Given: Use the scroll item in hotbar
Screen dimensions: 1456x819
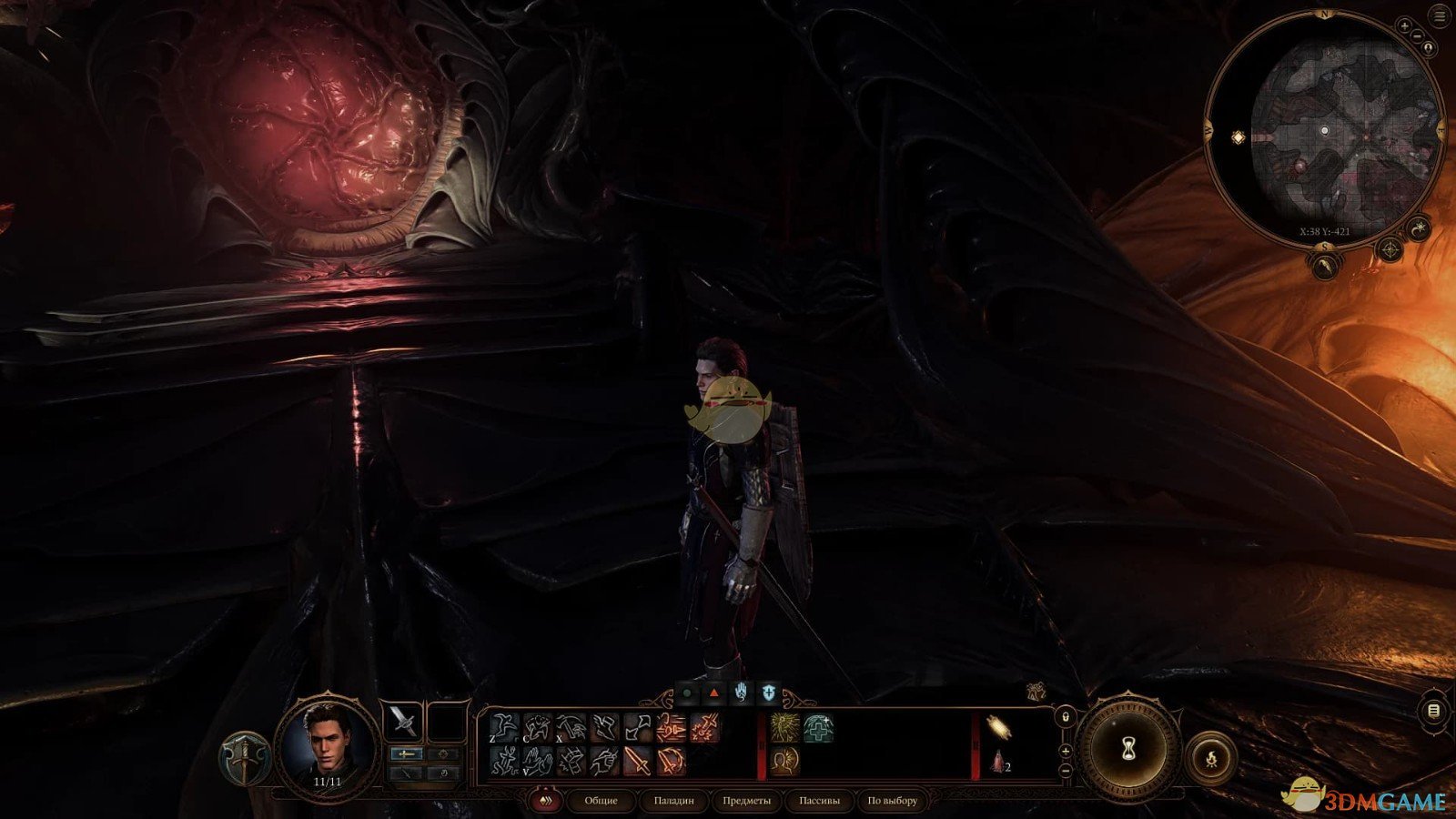Looking at the screenshot, I should point(999,728).
